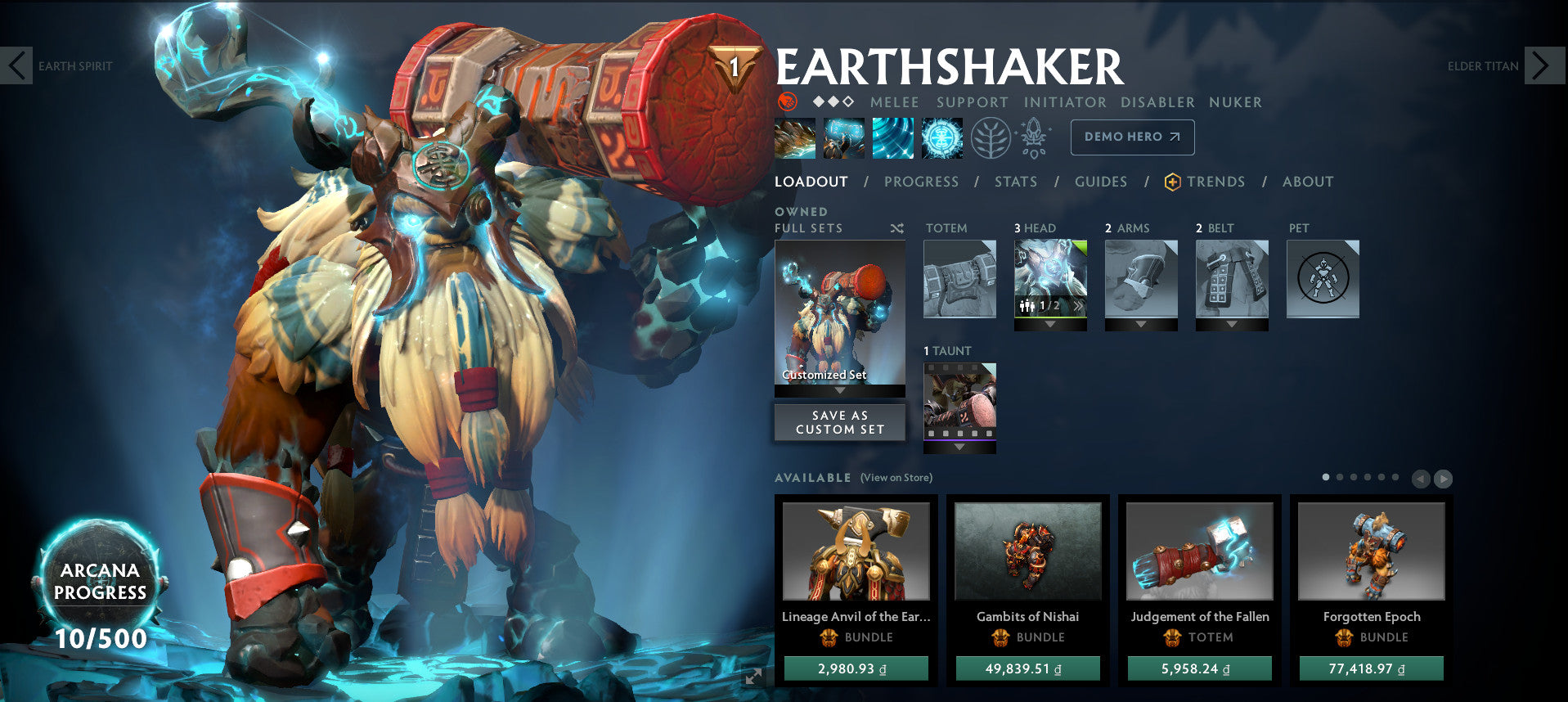This screenshot has height=702, width=1568.
Task: Select the Echo Slam ability icon
Action: coord(941,137)
